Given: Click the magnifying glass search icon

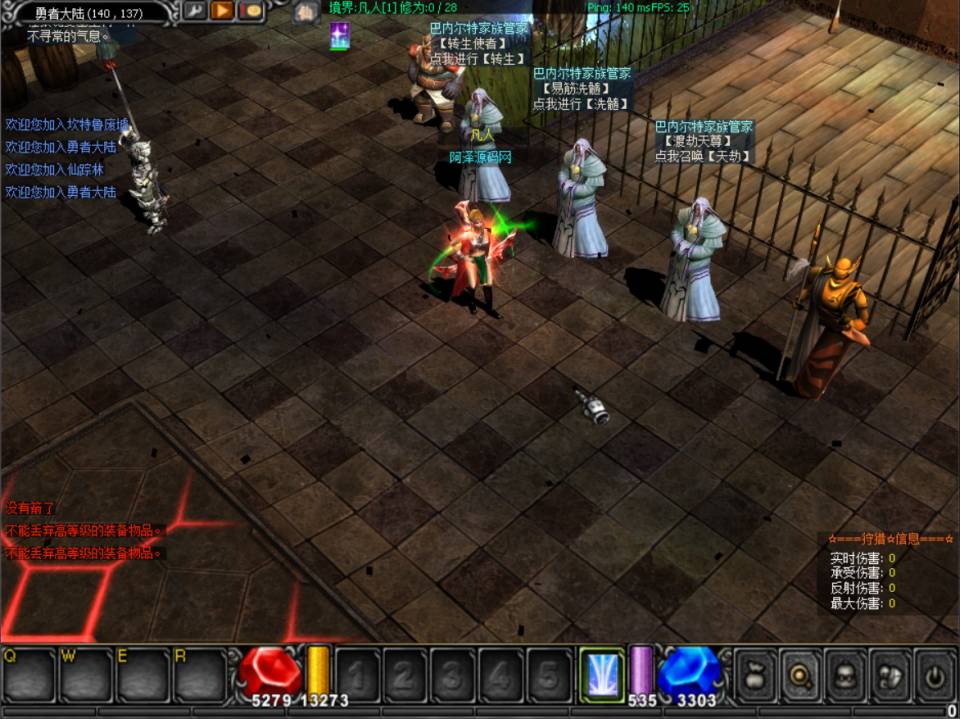Looking at the screenshot, I should [x=799, y=673].
